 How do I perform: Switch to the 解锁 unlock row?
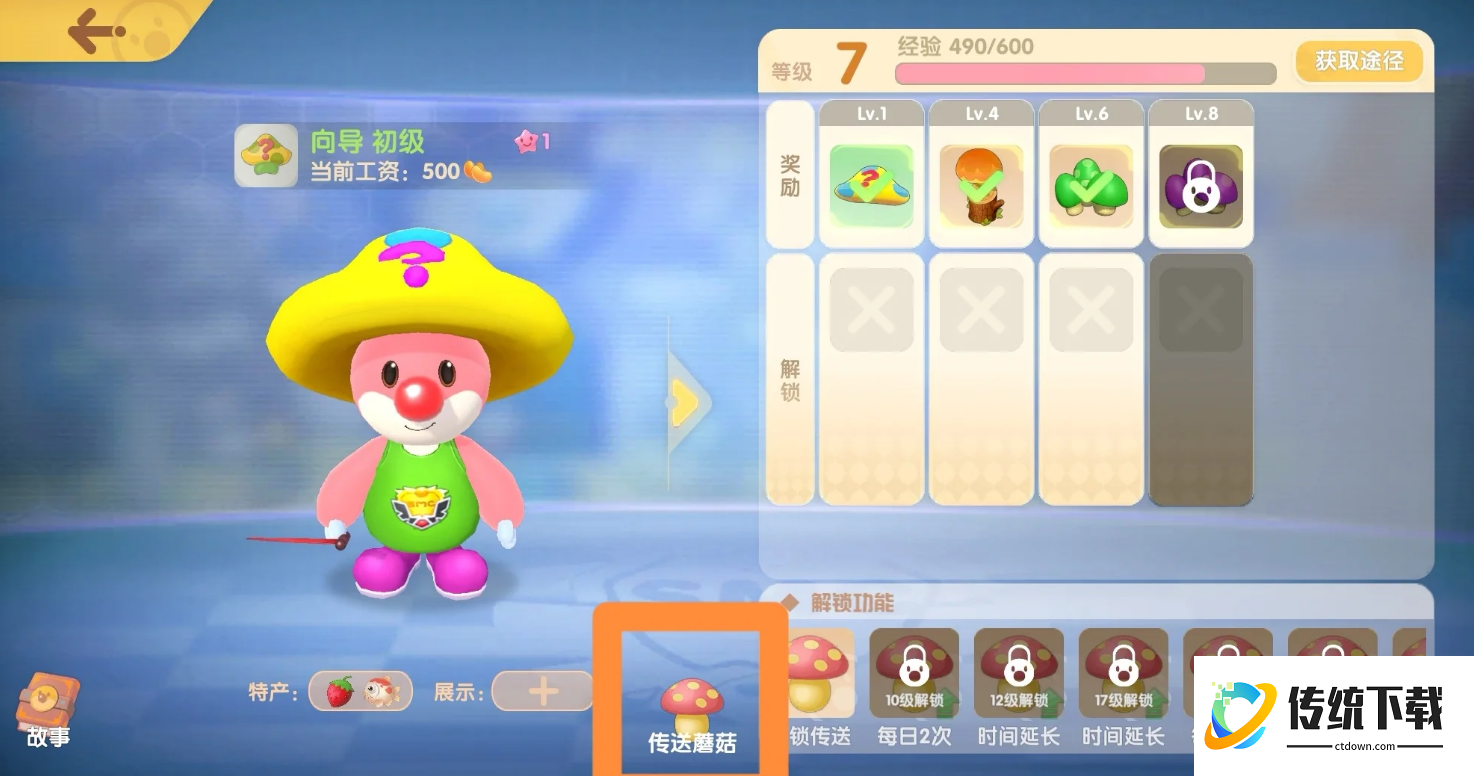[788, 380]
